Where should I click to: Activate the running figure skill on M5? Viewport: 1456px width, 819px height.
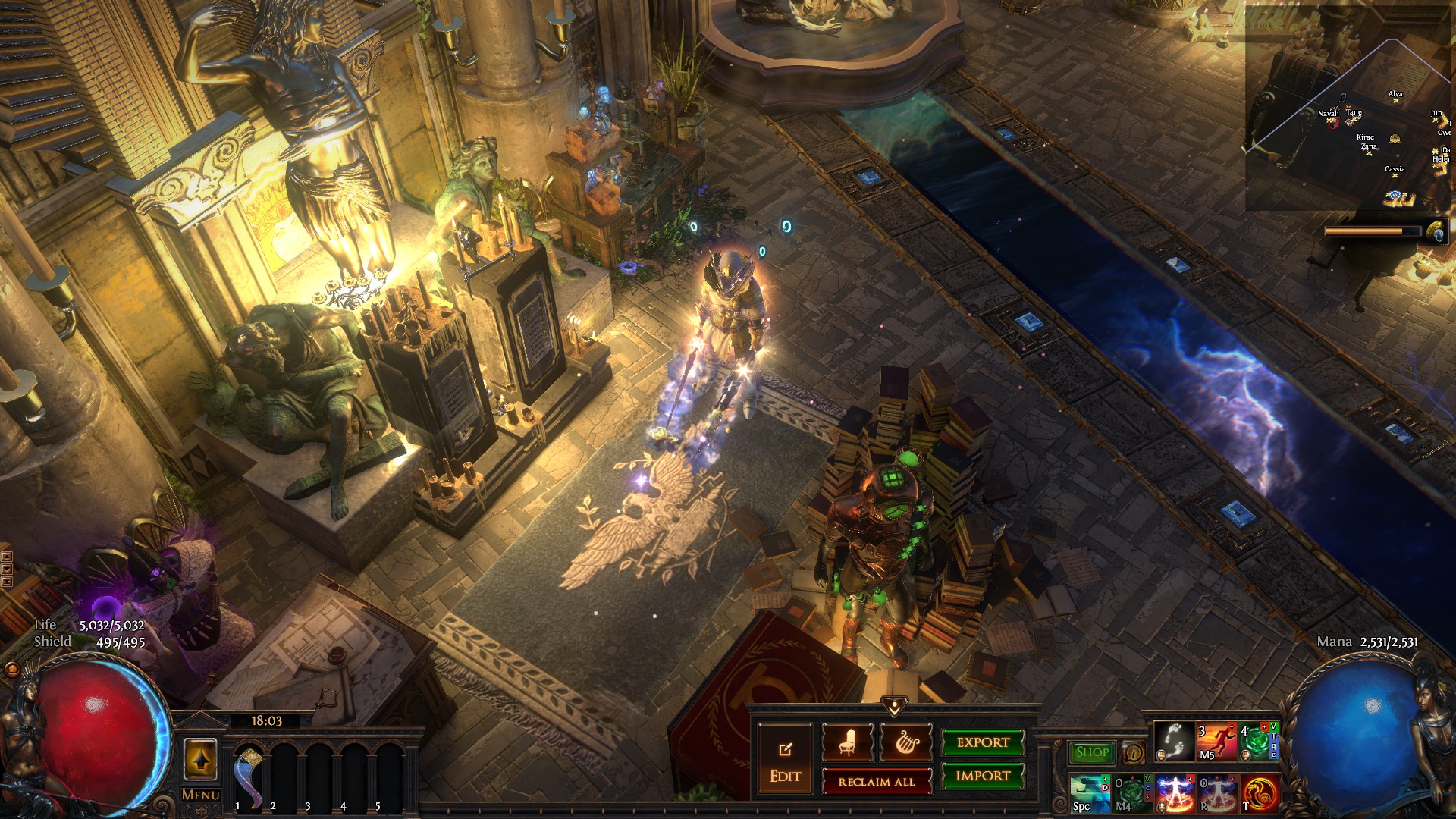pyautogui.click(x=1216, y=742)
